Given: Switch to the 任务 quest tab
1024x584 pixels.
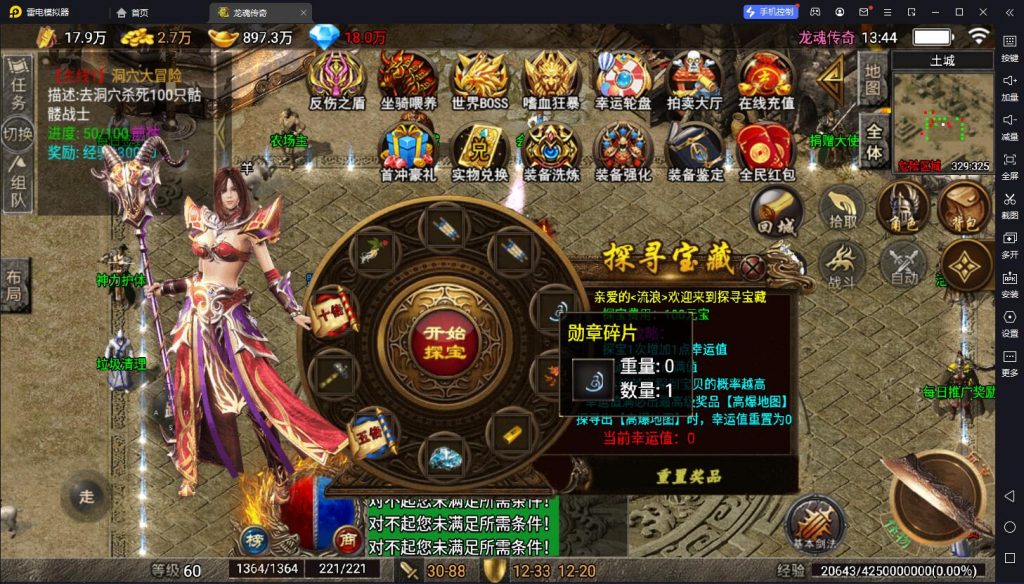Looking at the screenshot, I should point(18,88).
